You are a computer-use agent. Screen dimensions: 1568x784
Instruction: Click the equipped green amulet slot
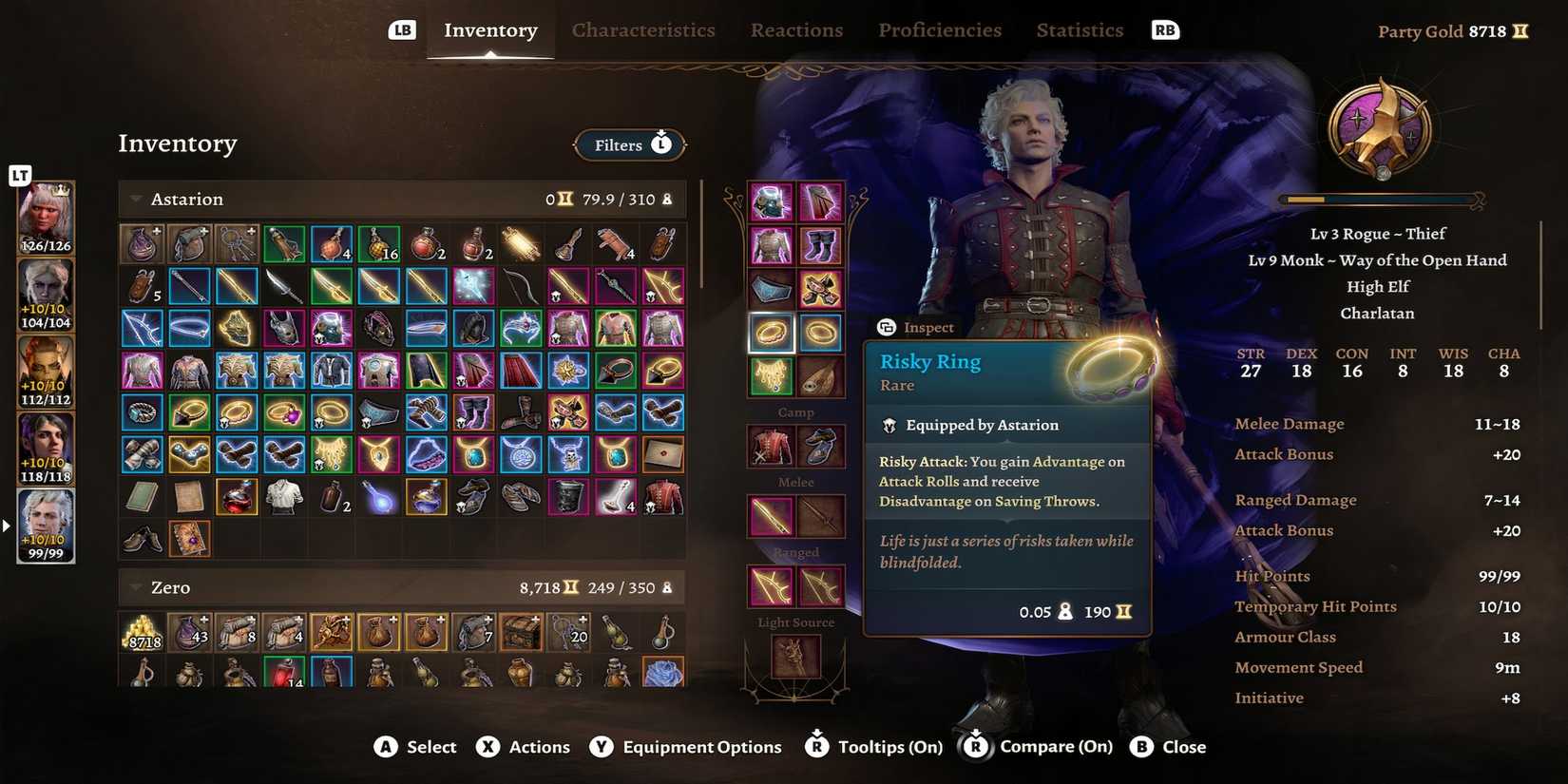click(771, 376)
